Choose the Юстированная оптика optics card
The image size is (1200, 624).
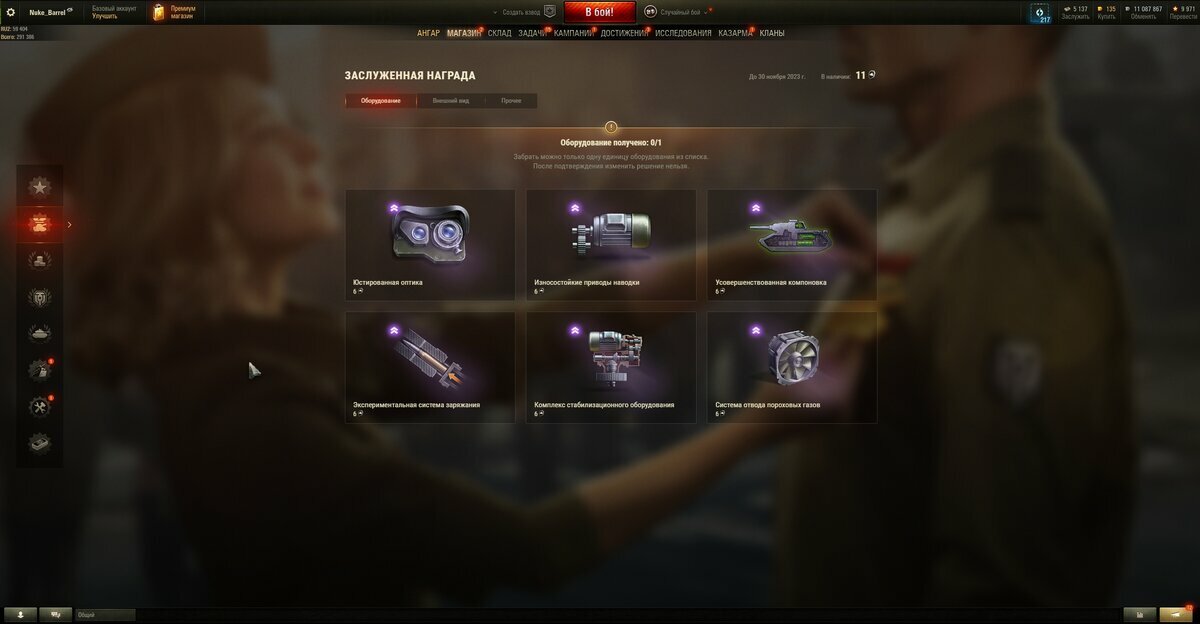[x=430, y=245]
